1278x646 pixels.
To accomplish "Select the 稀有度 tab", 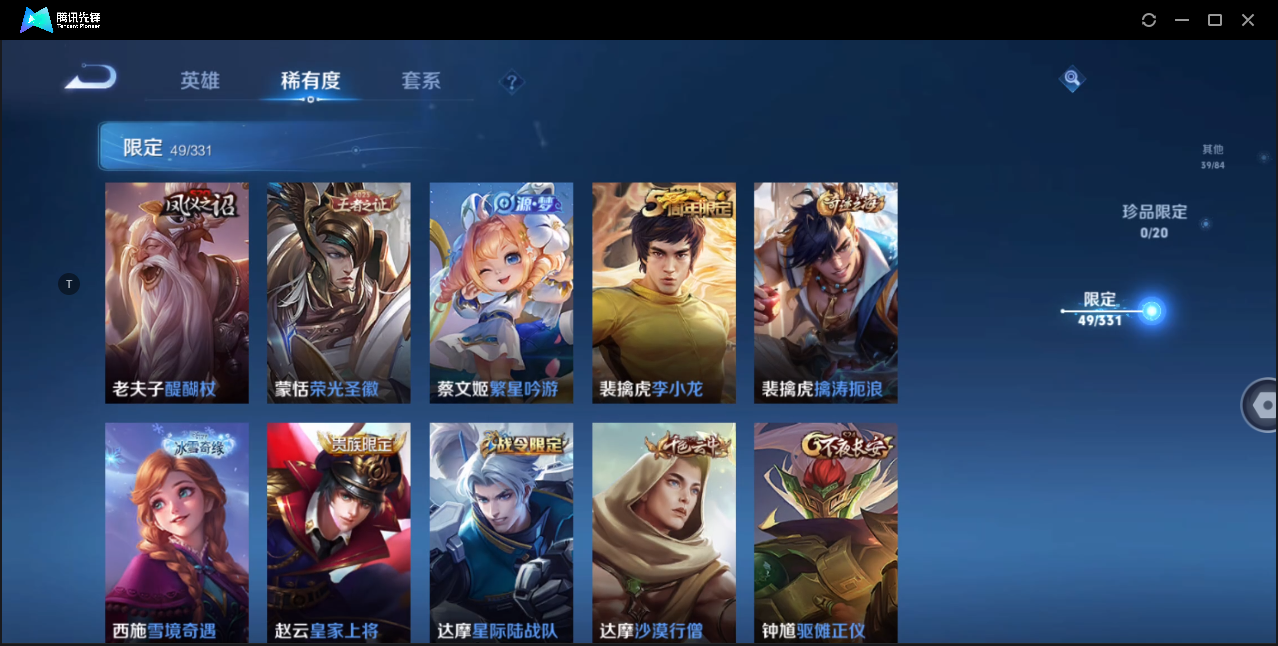I will pyautogui.click(x=310, y=81).
